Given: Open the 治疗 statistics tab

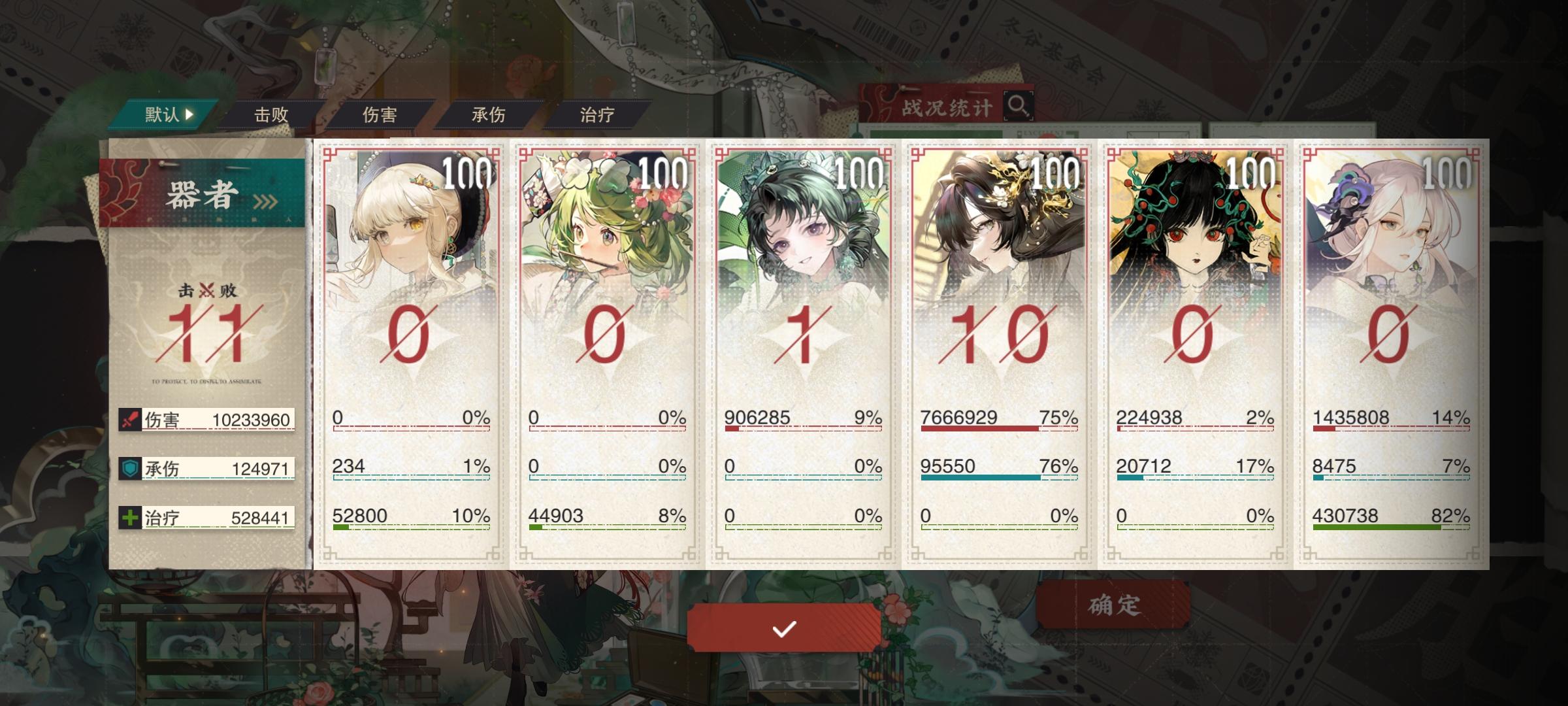Looking at the screenshot, I should point(595,112).
